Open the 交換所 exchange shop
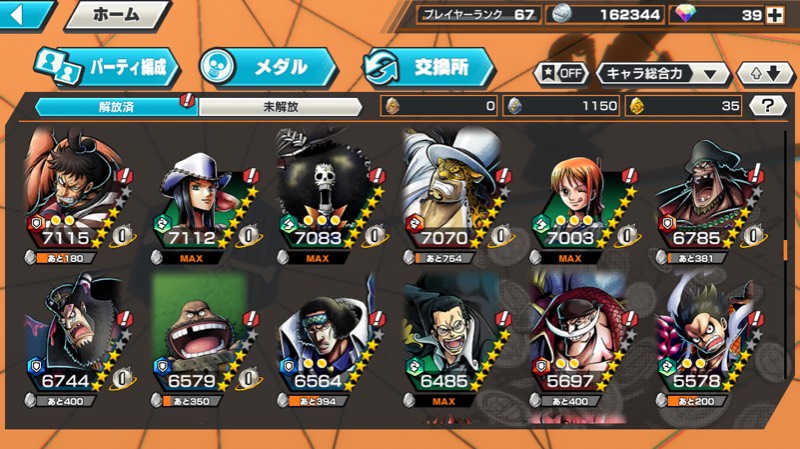 430,67
